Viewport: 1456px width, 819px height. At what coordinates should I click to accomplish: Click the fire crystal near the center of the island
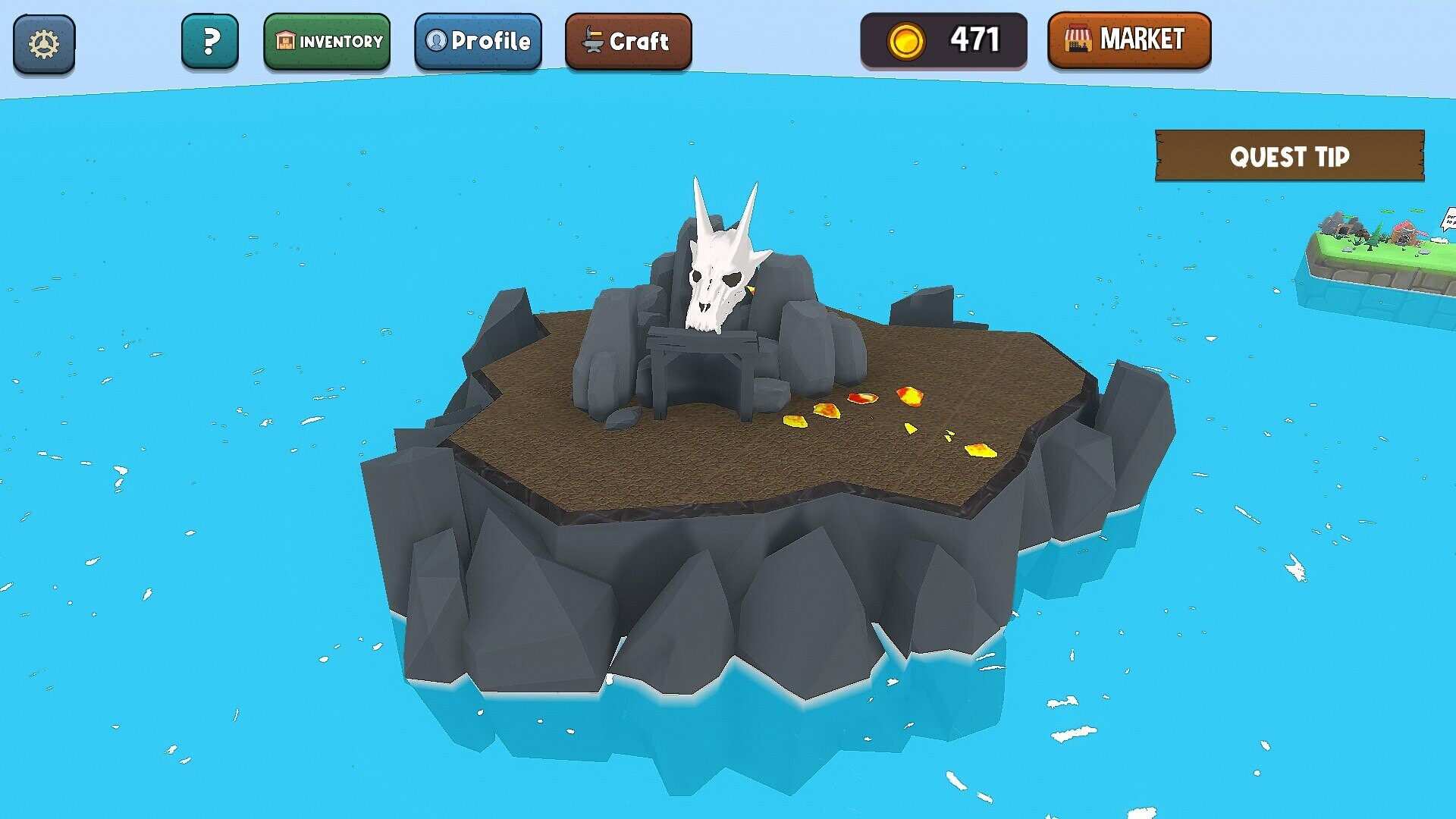pos(862,398)
